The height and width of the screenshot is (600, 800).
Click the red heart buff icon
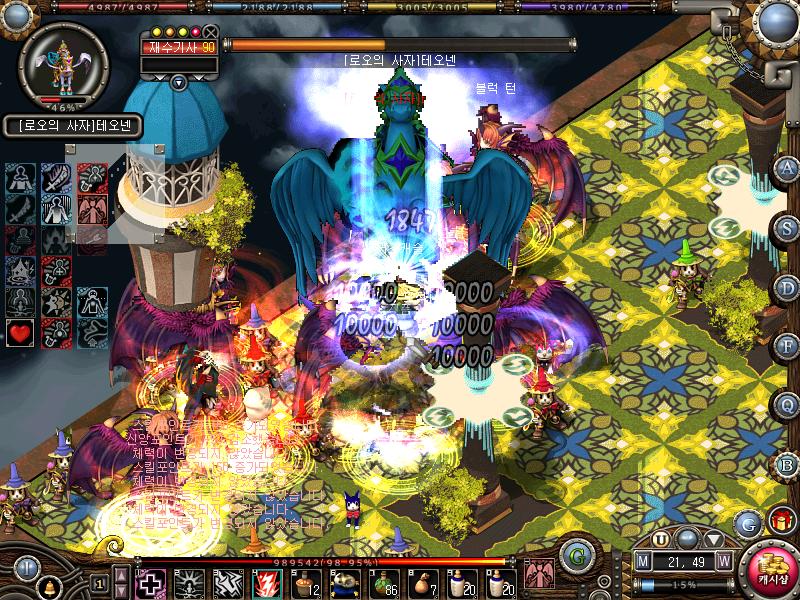click(x=21, y=332)
